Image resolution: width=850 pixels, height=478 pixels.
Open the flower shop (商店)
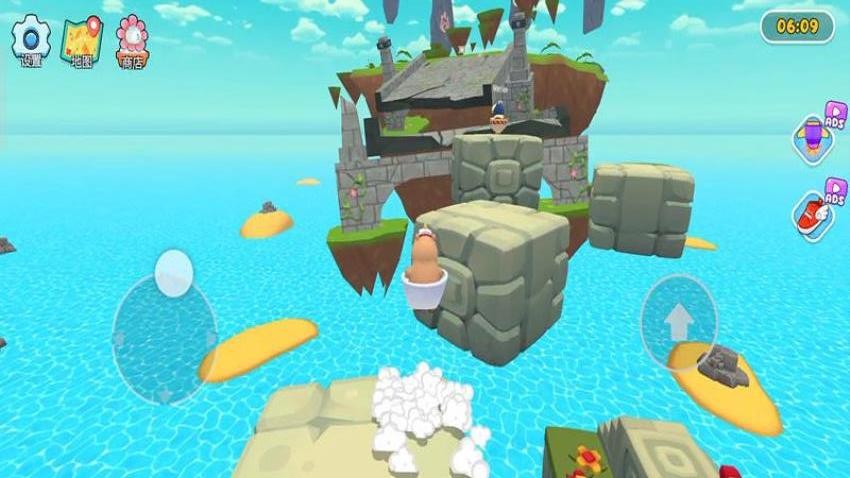pos(132,40)
